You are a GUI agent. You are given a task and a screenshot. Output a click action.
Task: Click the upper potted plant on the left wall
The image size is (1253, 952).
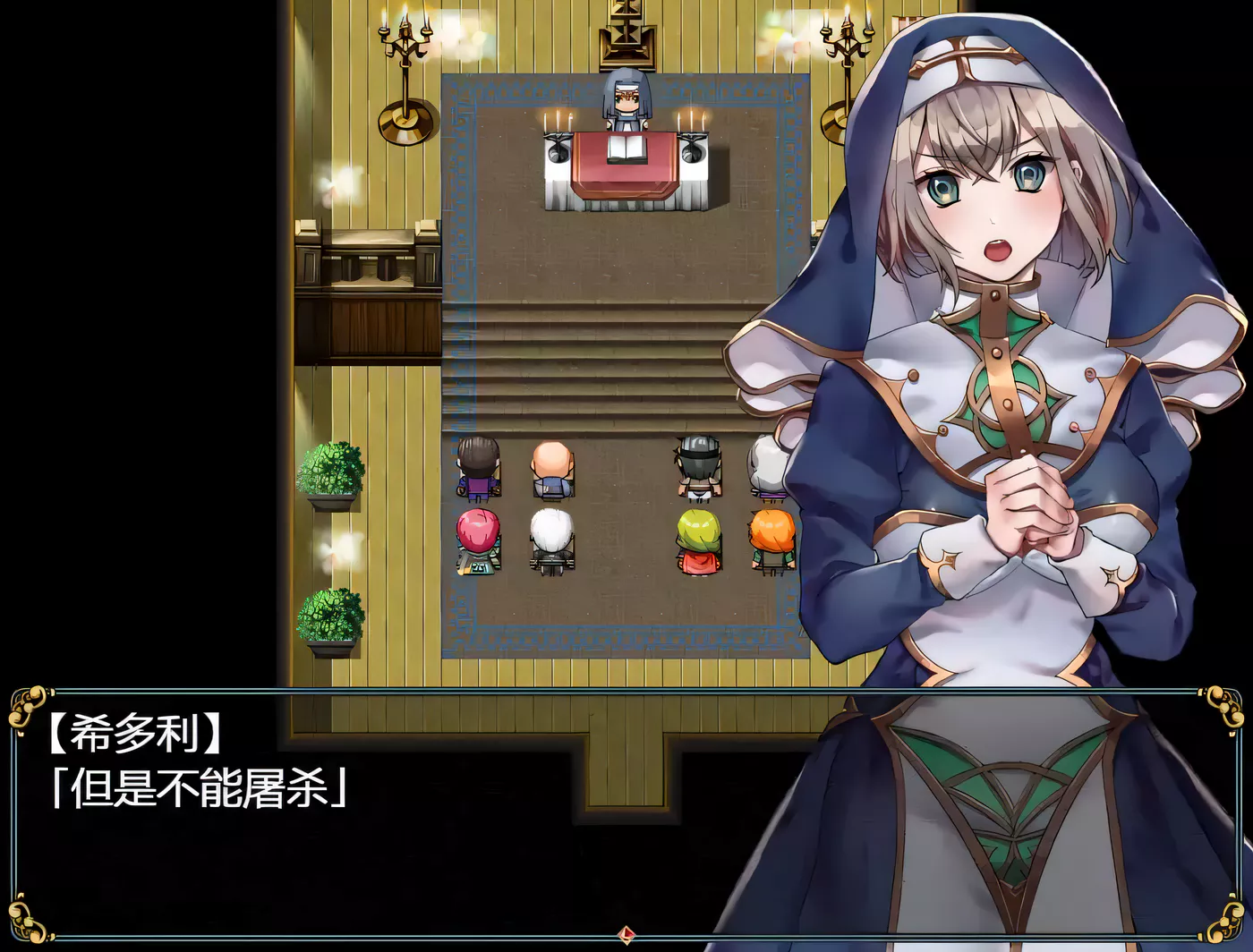(331, 470)
